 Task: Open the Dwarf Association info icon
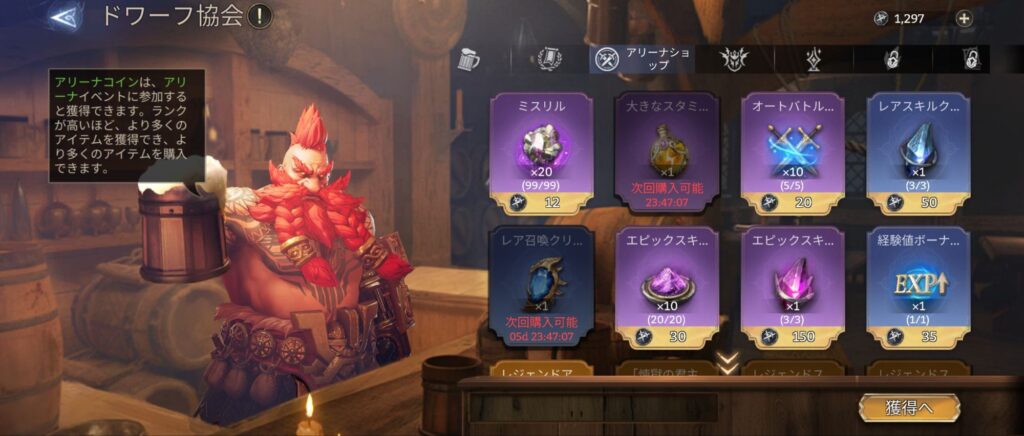[259, 16]
